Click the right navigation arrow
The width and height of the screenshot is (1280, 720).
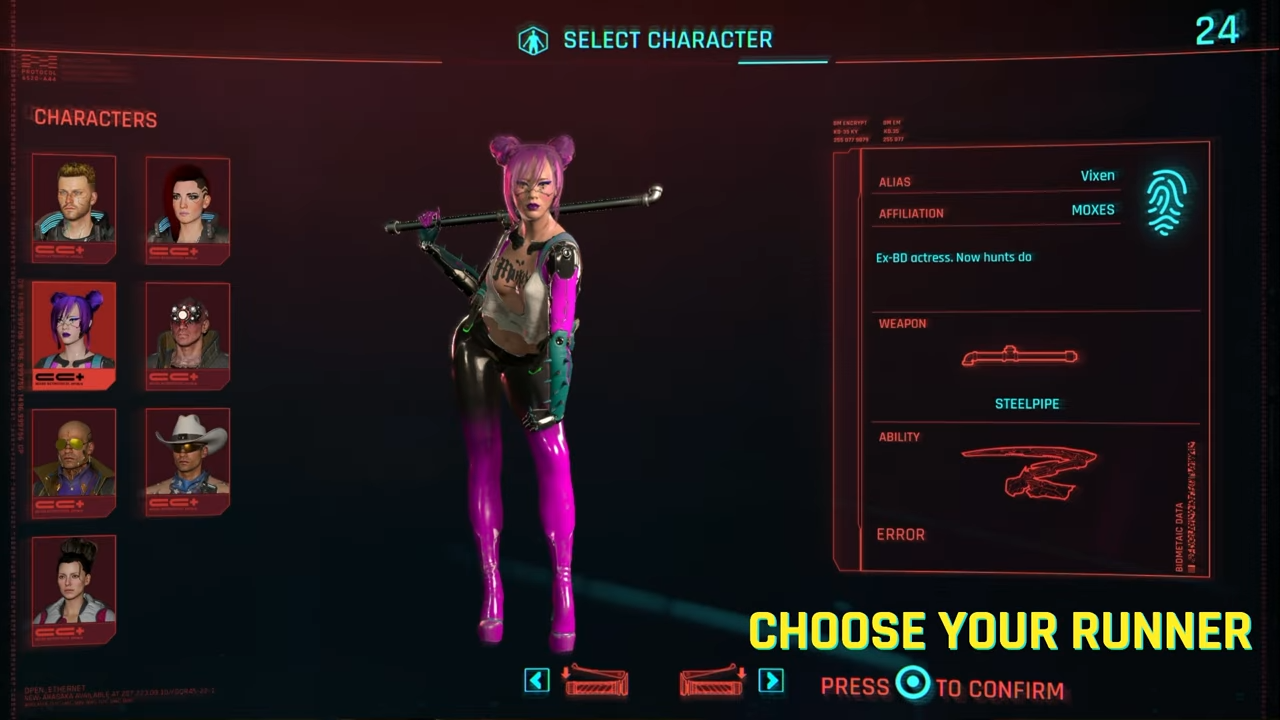click(771, 681)
